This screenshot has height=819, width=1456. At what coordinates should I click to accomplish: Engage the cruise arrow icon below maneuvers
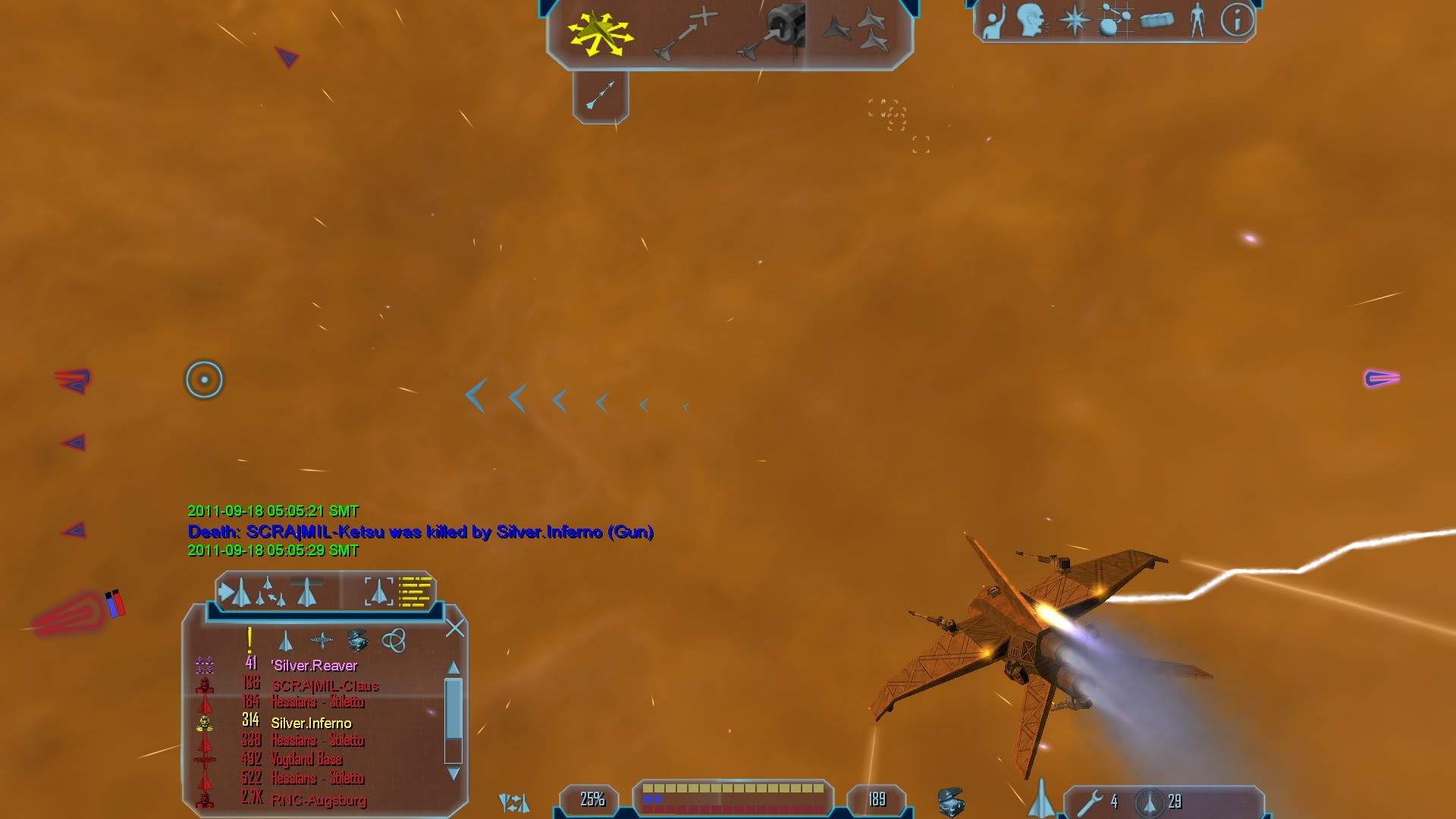pos(601,96)
